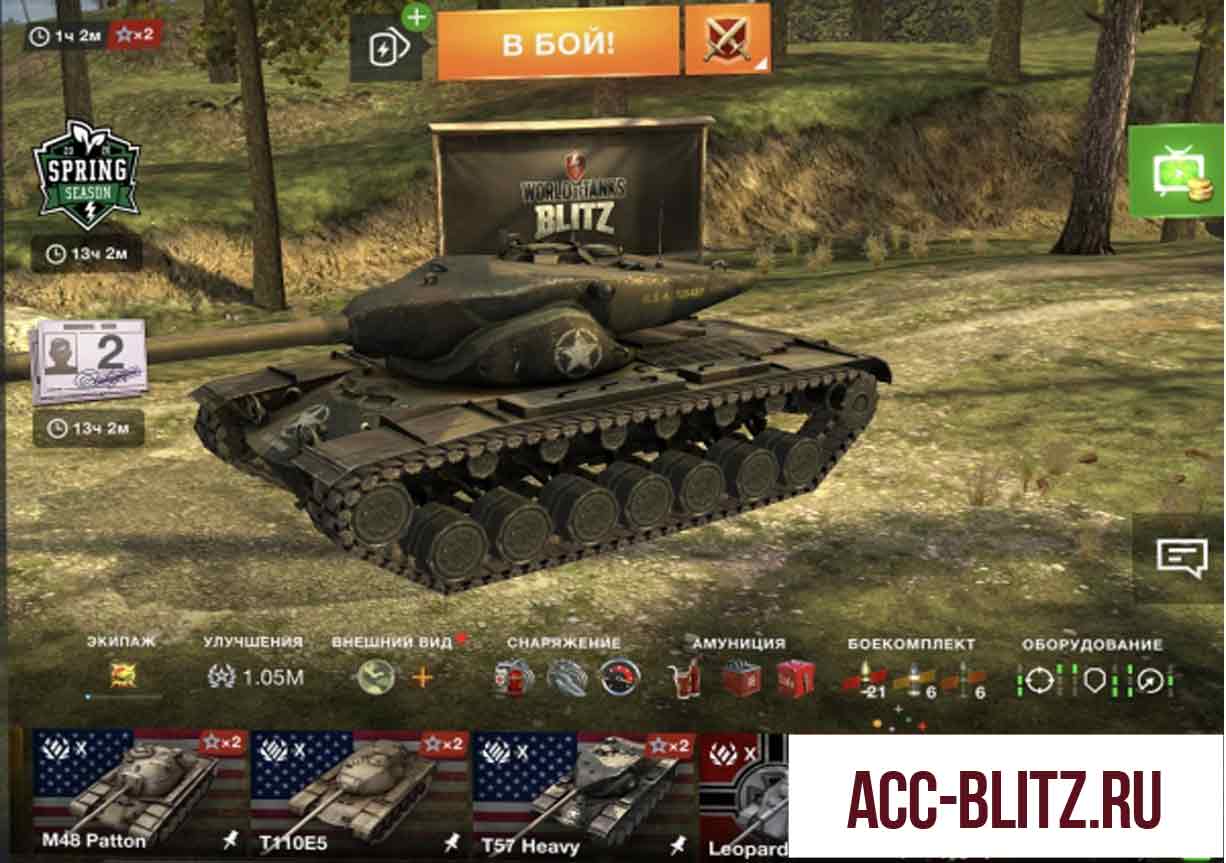Open the chat window
Image resolution: width=1226 pixels, height=863 pixels.
point(1181,556)
